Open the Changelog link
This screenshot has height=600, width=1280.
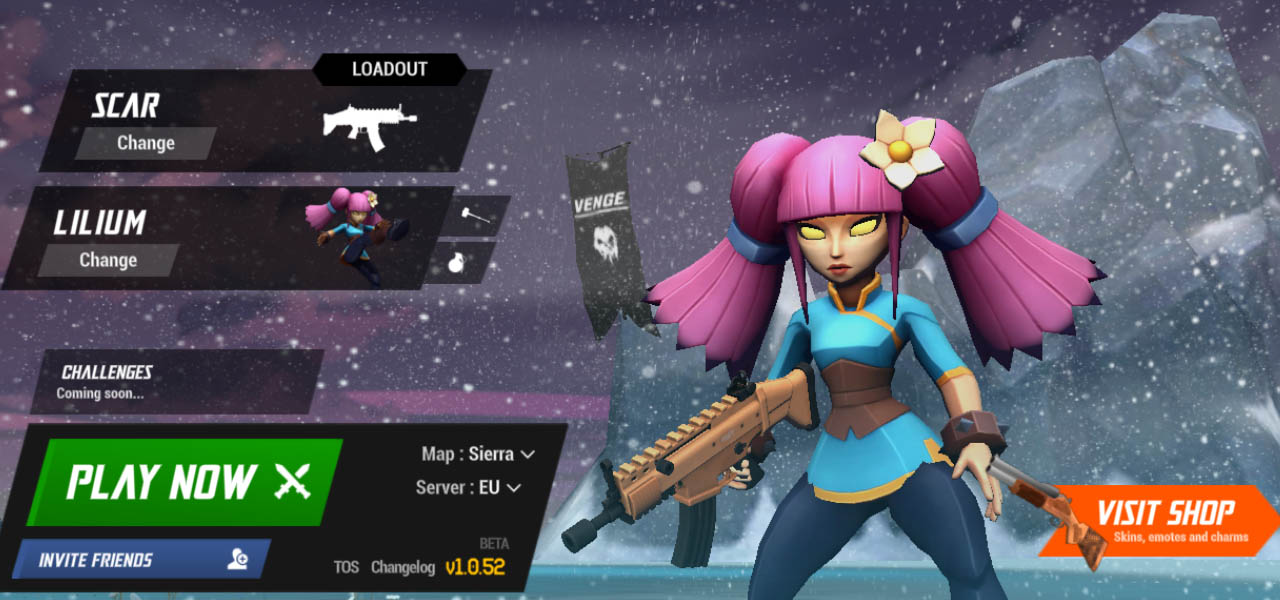click(403, 567)
